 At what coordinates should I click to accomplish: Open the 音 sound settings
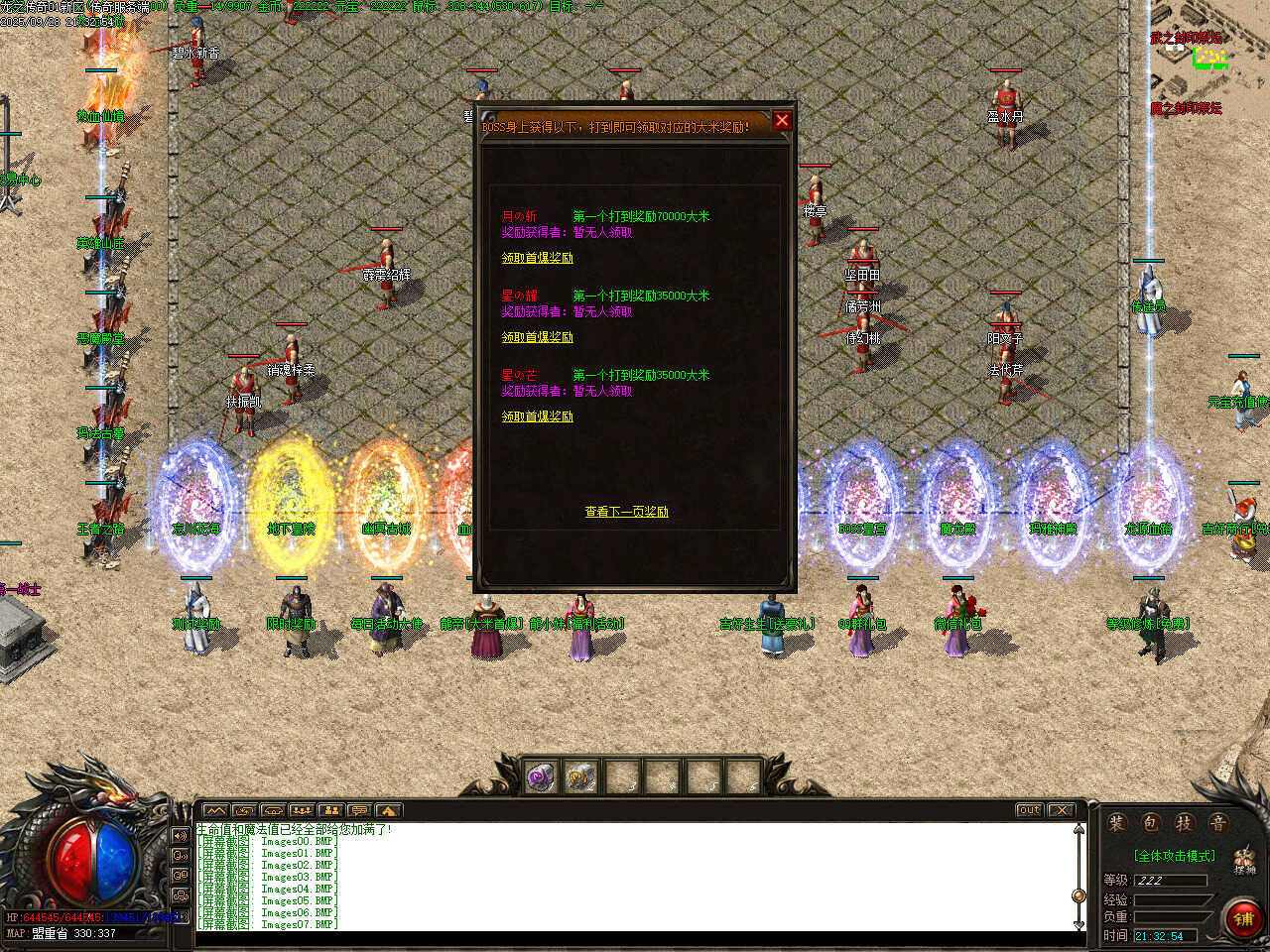click(1217, 823)
